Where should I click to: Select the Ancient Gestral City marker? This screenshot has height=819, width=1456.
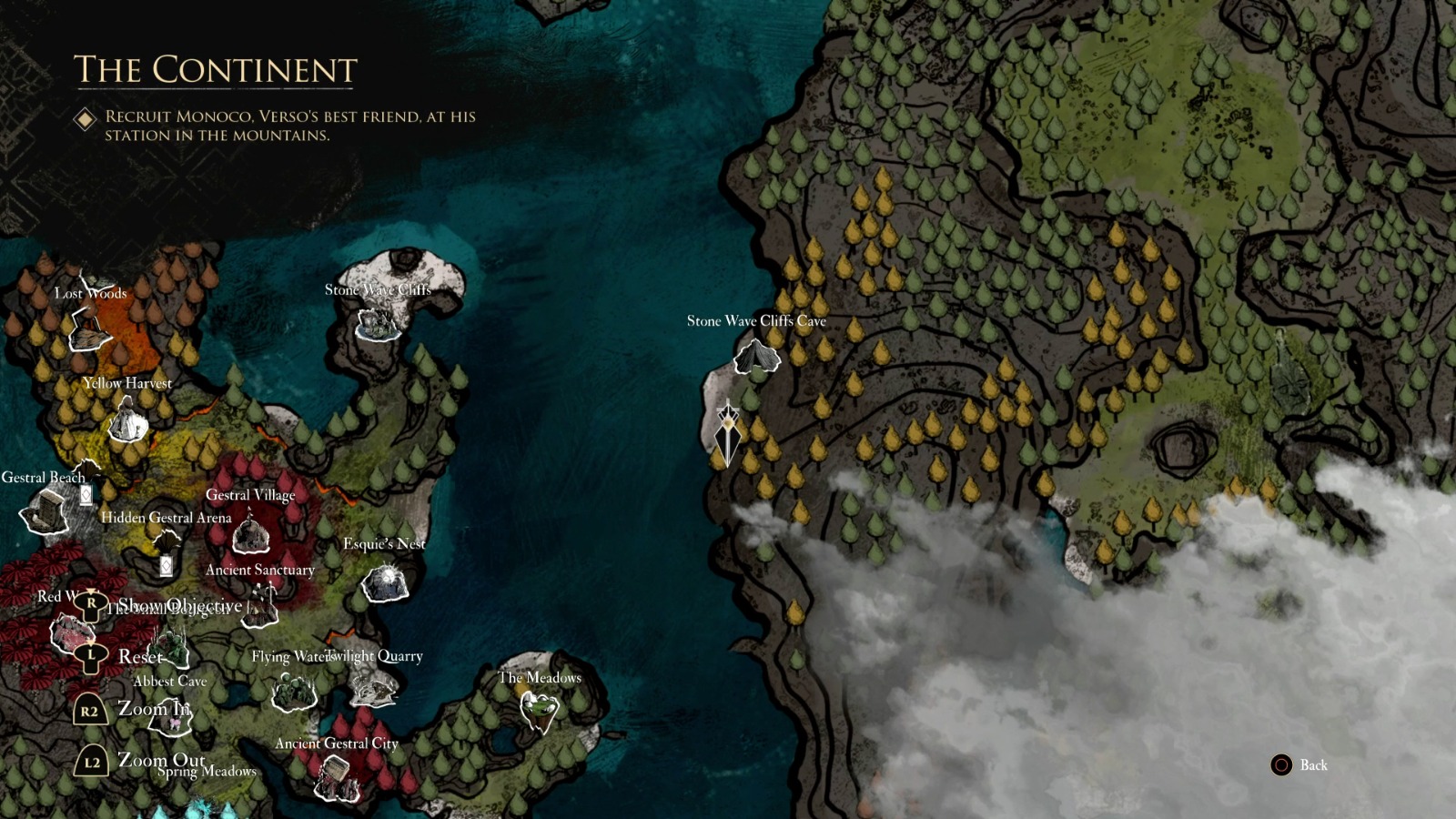pyautogui.click(x=337, y=775)
